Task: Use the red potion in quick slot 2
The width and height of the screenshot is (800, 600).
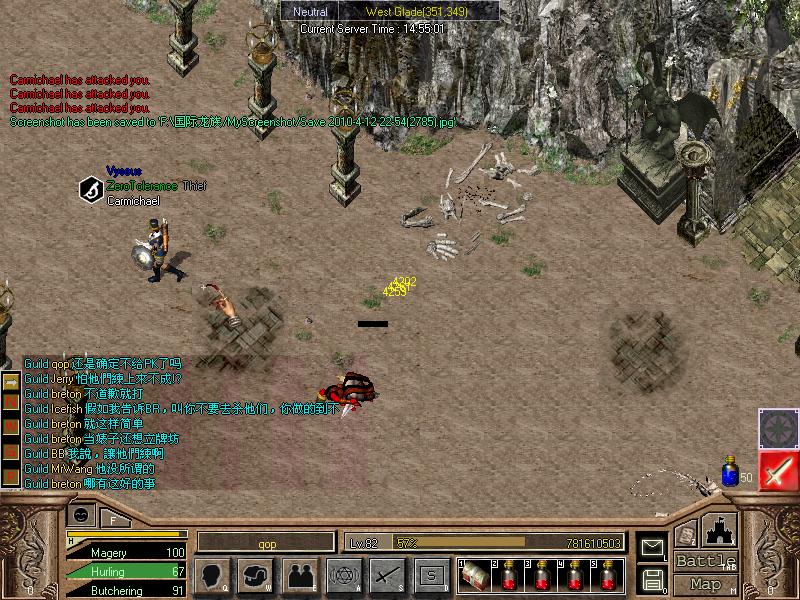Action: (509, 575)
